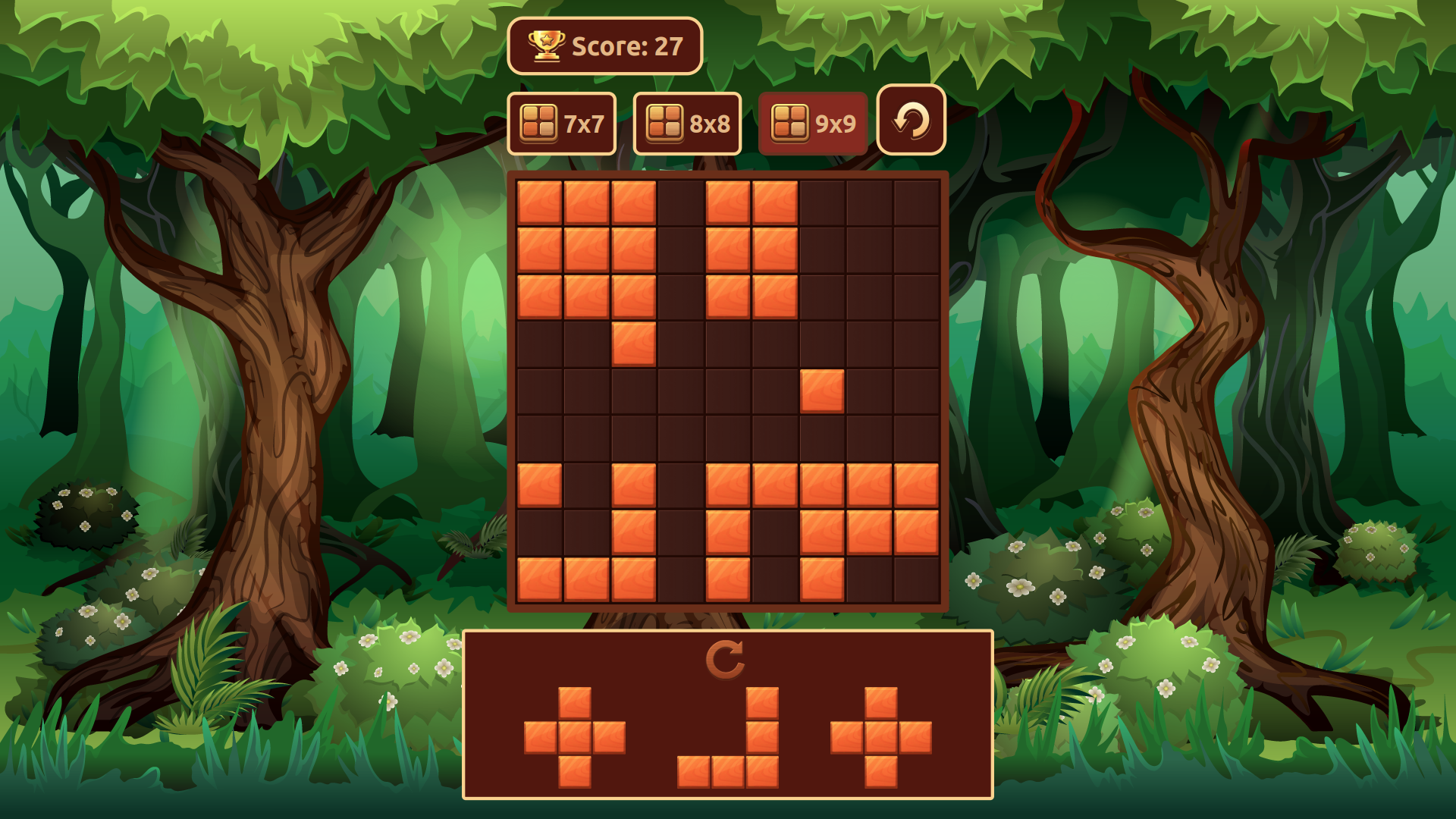This screenshot has width=1456, height=819.
Task: Select the highlighted 9x9 size option
Action: click(x=813, y=122)
